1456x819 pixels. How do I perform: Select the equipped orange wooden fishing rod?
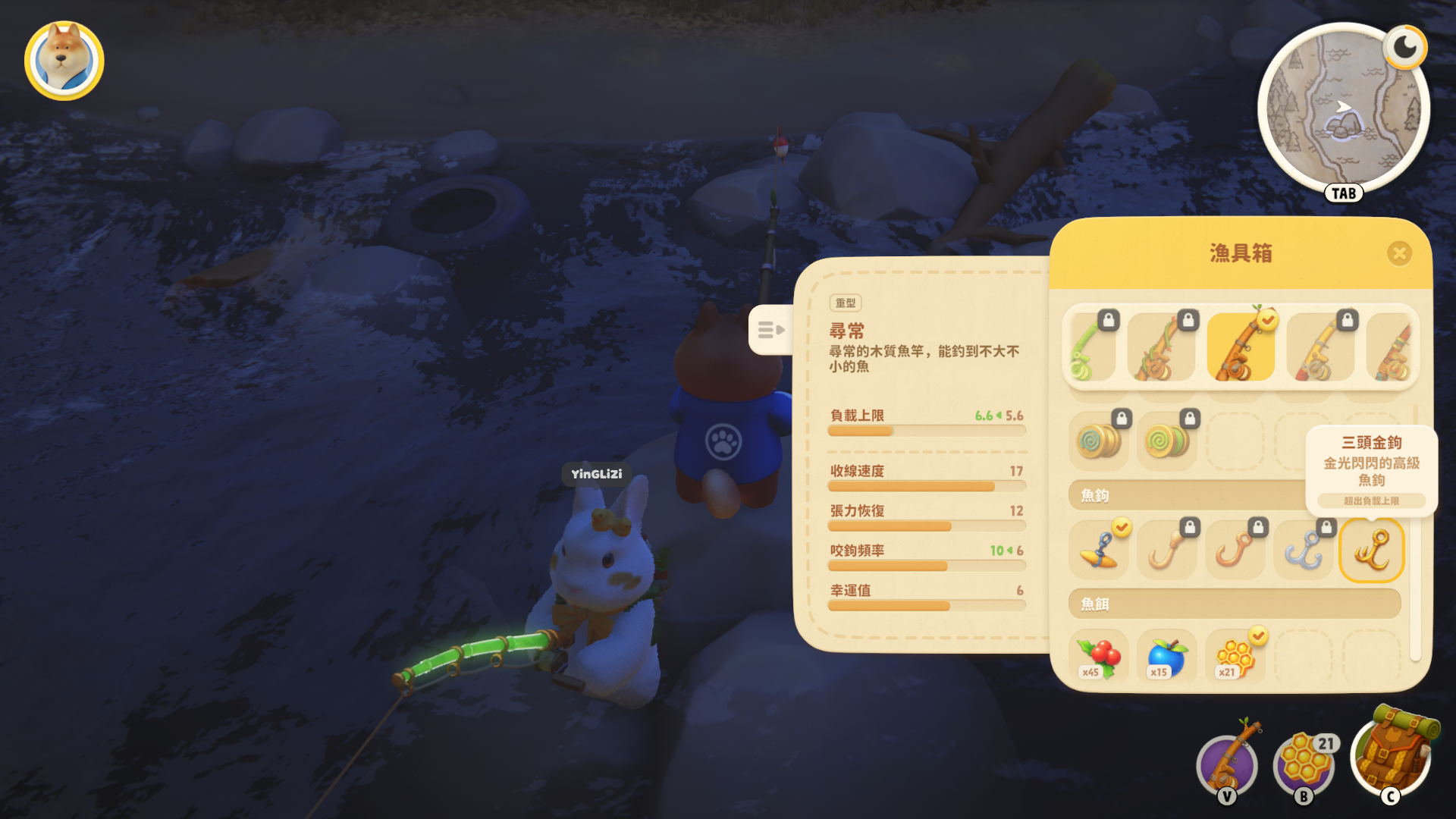[1240, 347]
